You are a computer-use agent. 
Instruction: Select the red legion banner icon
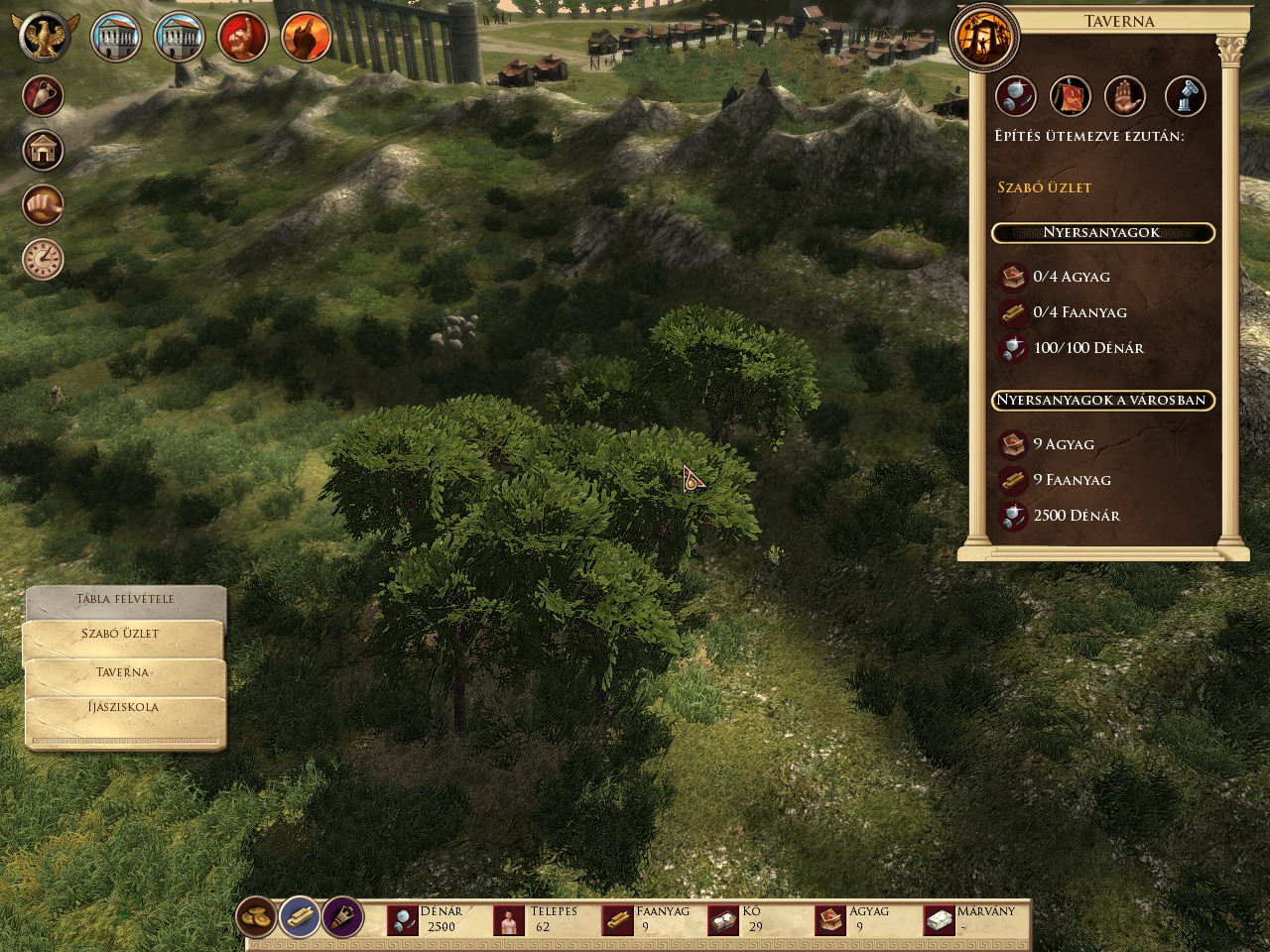point(1071,96)
